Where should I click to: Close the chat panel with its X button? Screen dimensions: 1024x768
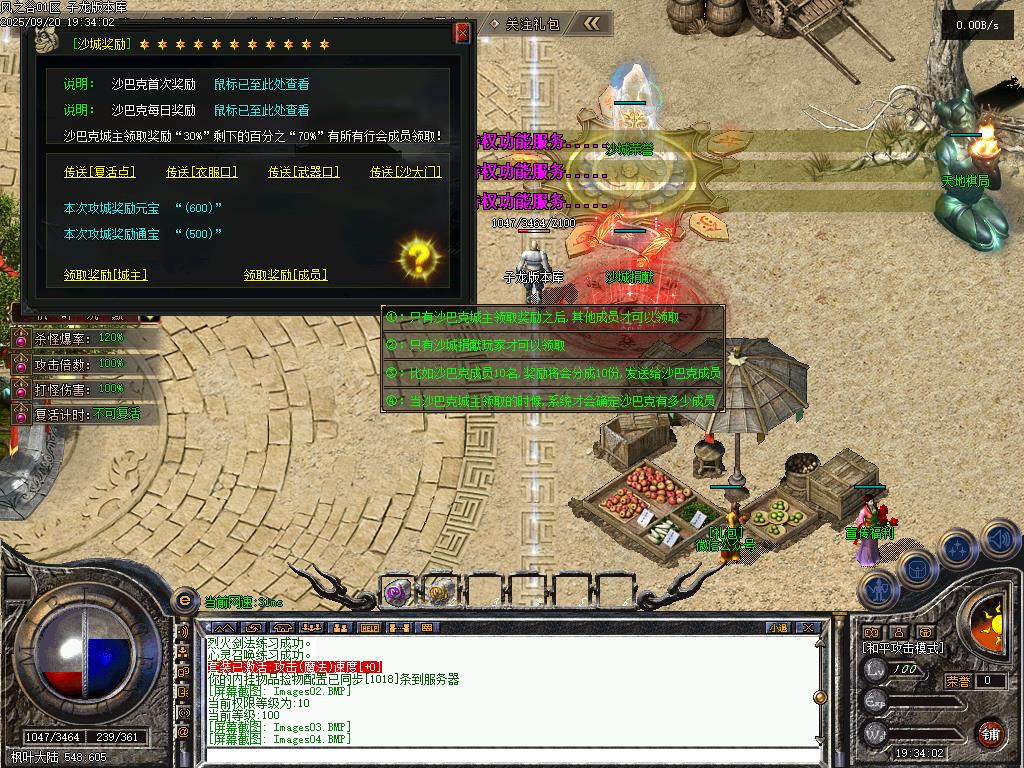point(809,628)
